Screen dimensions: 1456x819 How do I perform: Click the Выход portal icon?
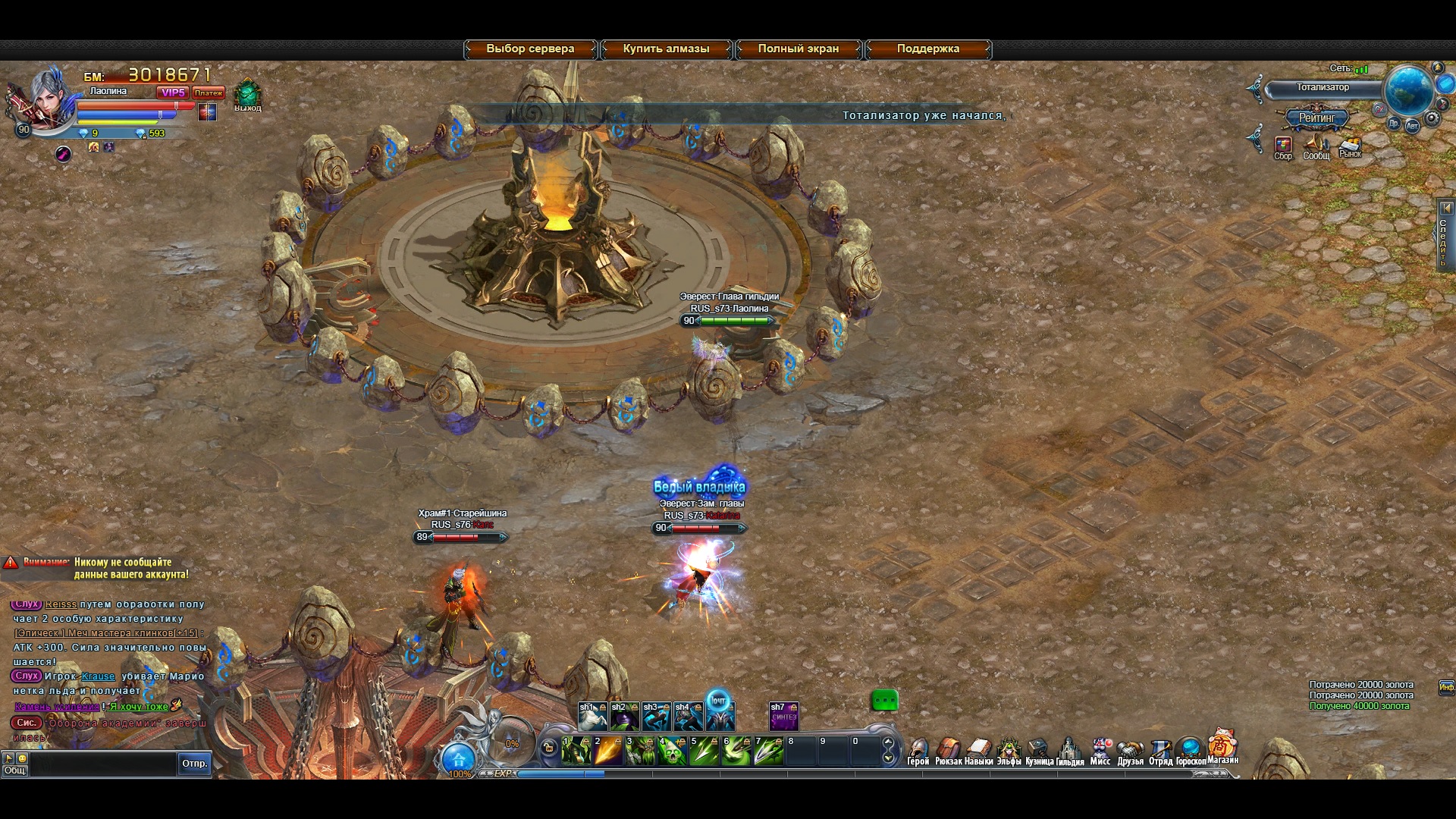pos(247,95)
